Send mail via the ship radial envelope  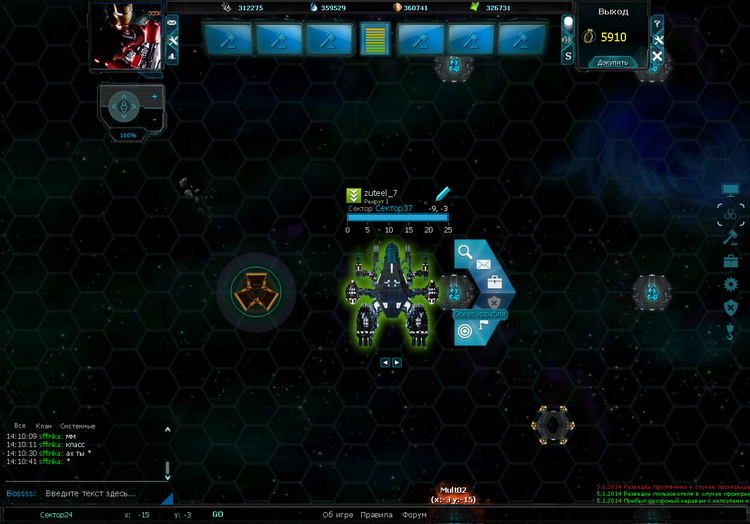(x=483, y=264)
